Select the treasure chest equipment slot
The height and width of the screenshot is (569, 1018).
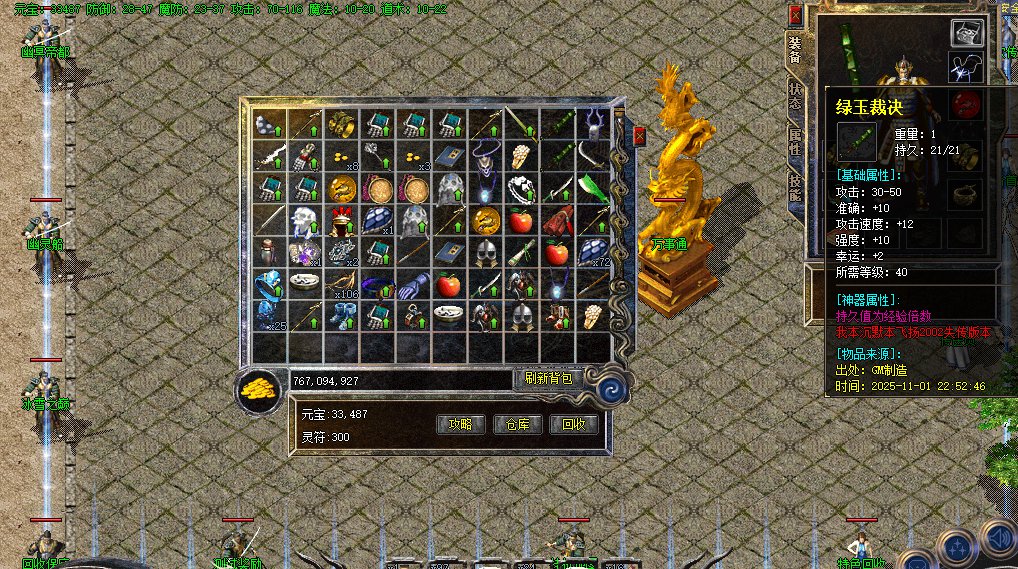click(965, 34)
